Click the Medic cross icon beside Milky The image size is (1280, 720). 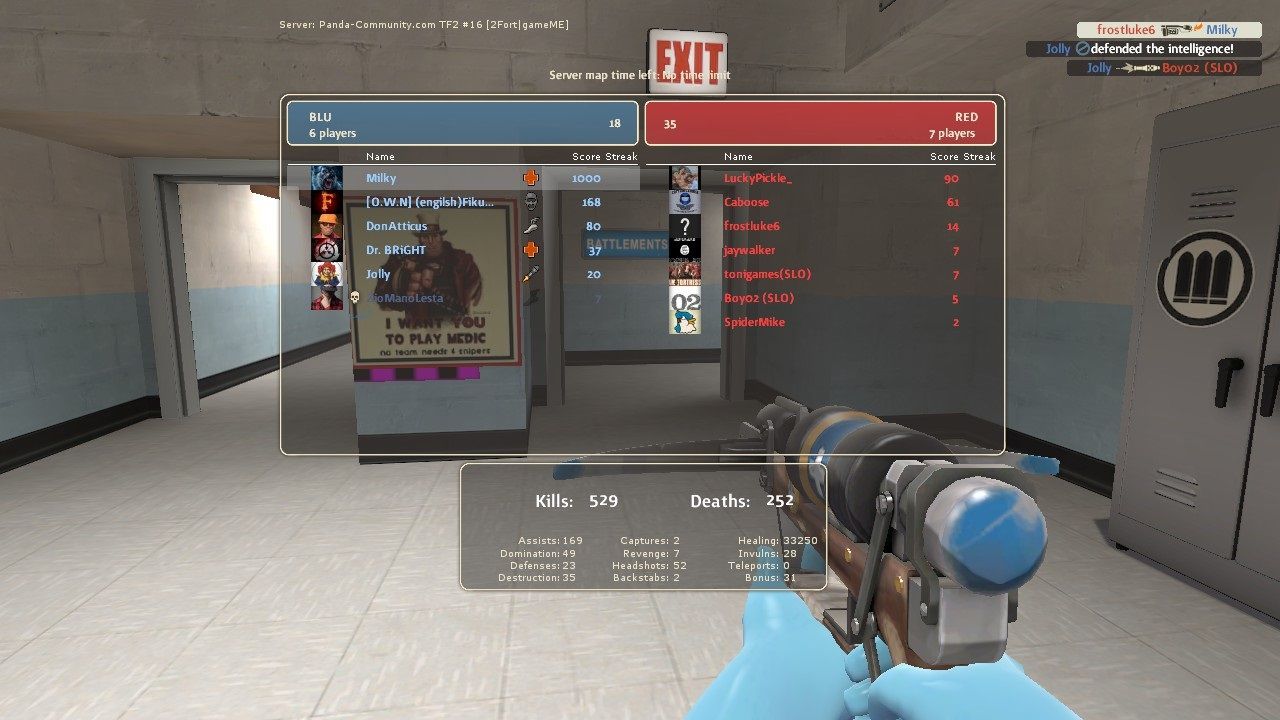532,177
